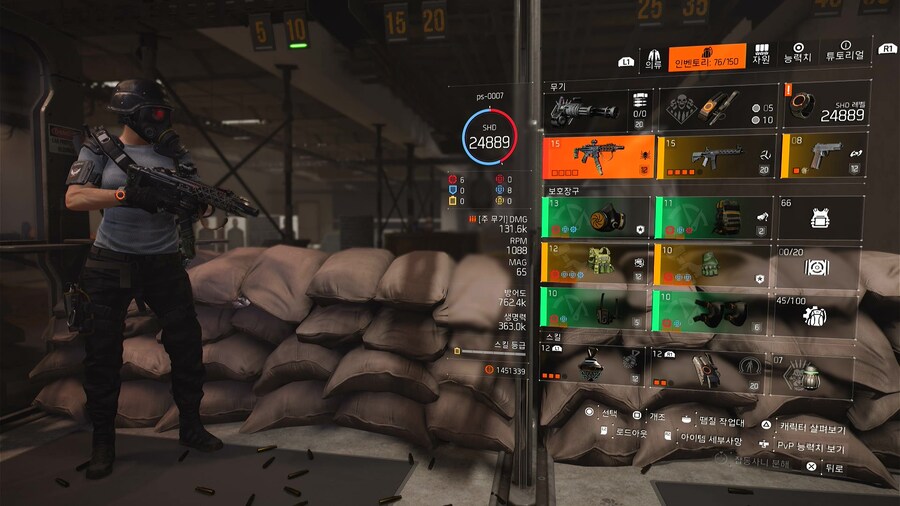Switch to the 자원 resources tab

pyautogui.click(x=762, y=57)
